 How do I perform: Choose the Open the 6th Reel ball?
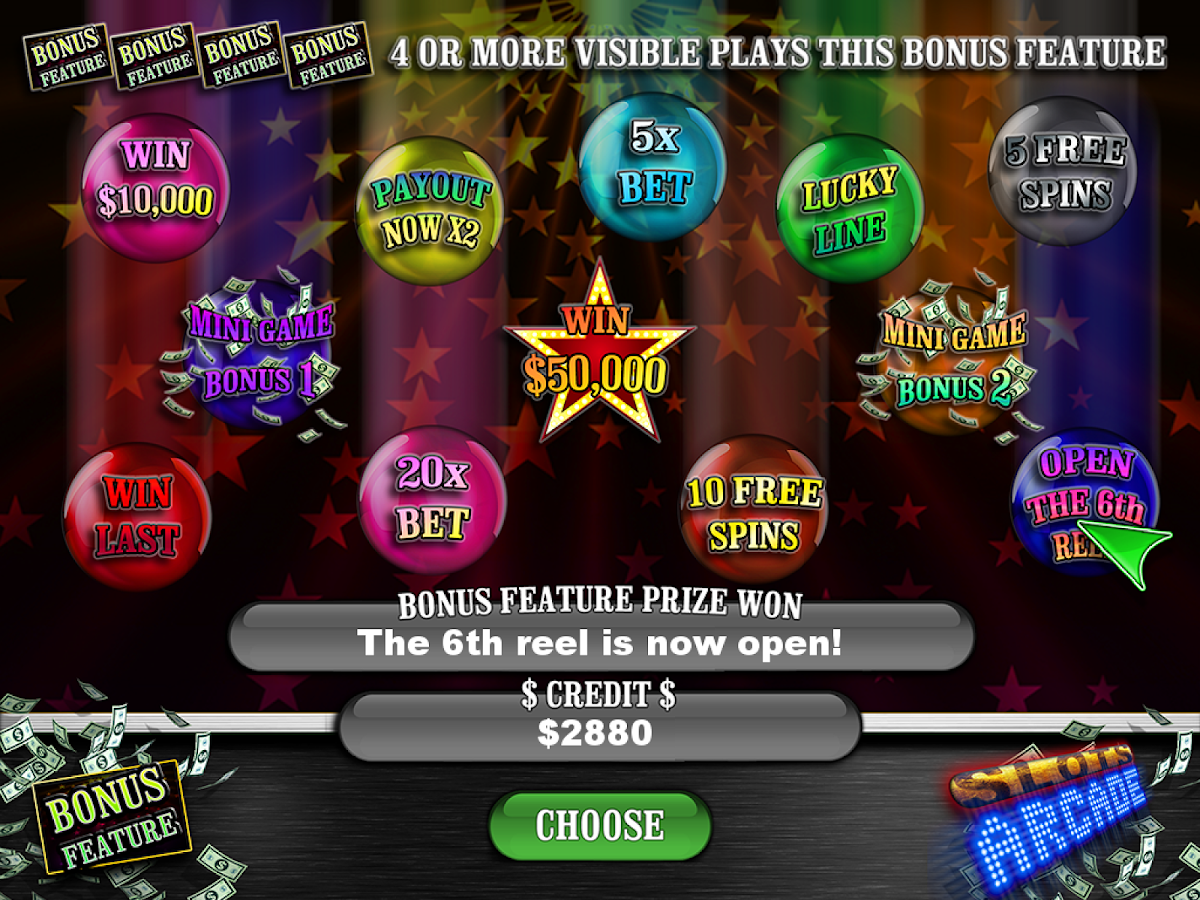pyautogui.click(x=1084, y=501)
